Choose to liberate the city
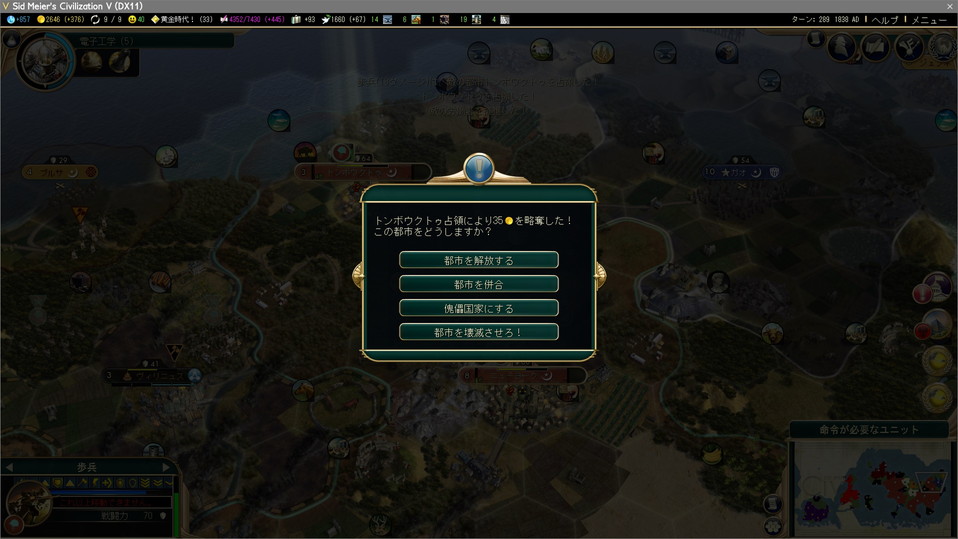 [x=478, y=260]
